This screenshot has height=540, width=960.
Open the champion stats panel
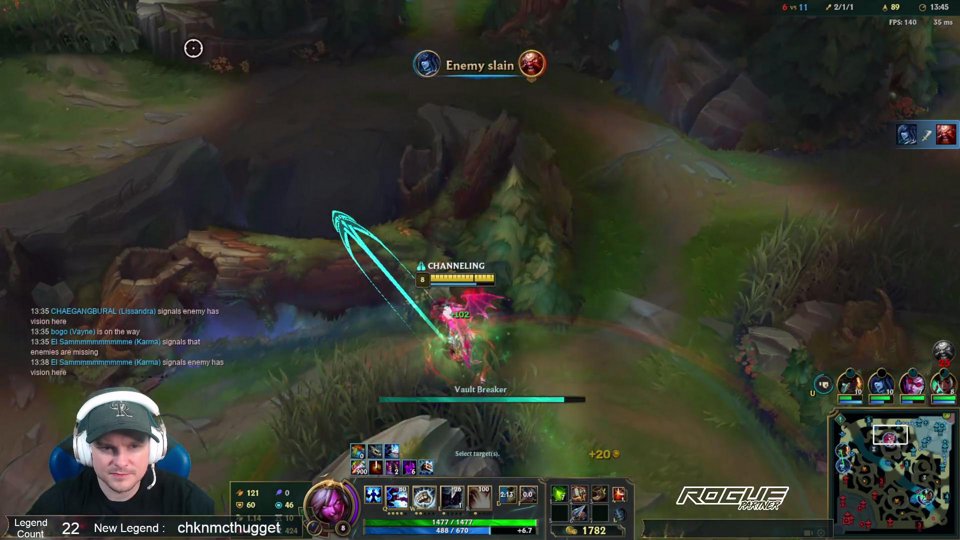265,504
